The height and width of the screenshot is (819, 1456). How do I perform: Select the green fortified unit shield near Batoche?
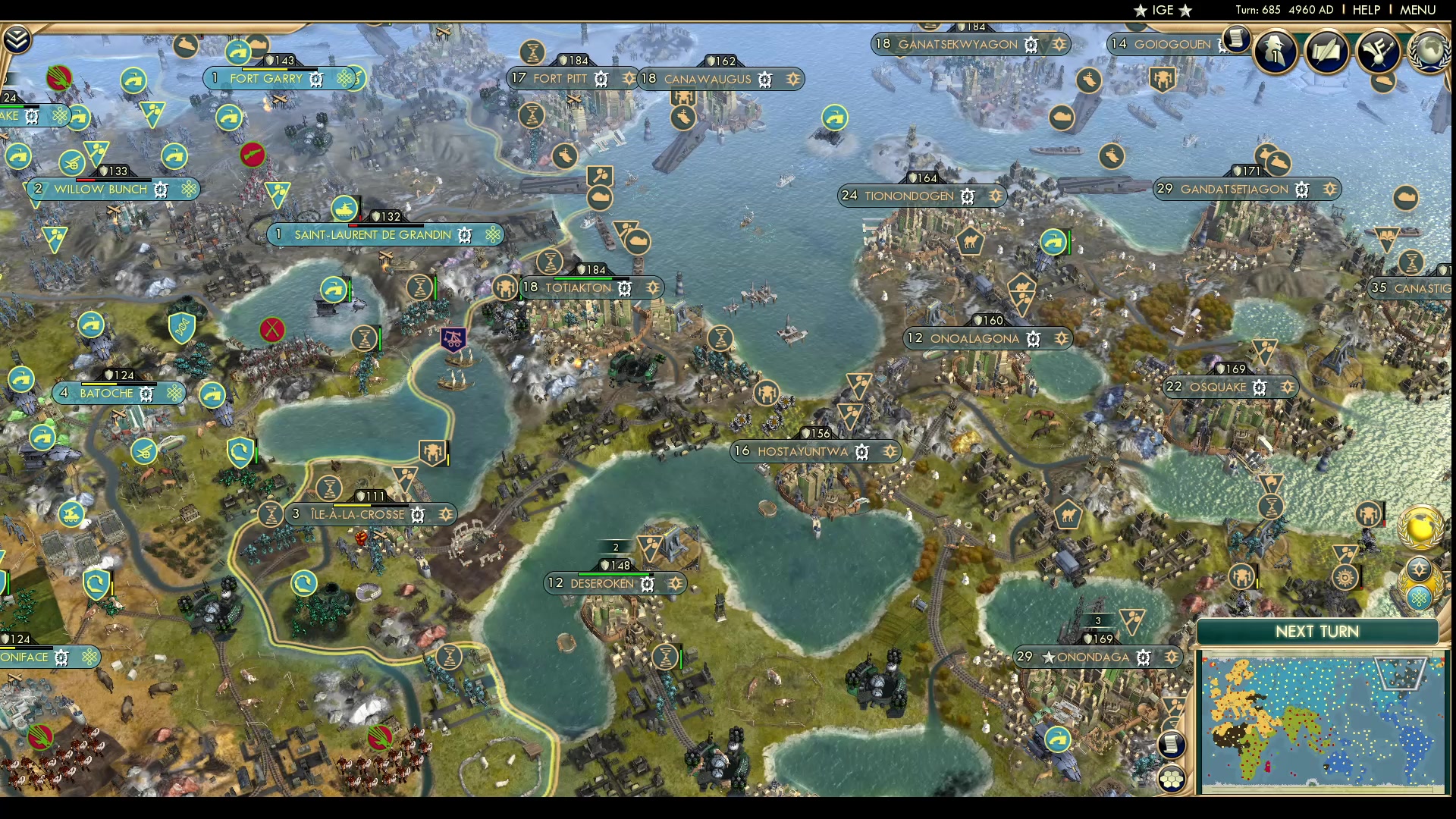(x=241, y=450)
